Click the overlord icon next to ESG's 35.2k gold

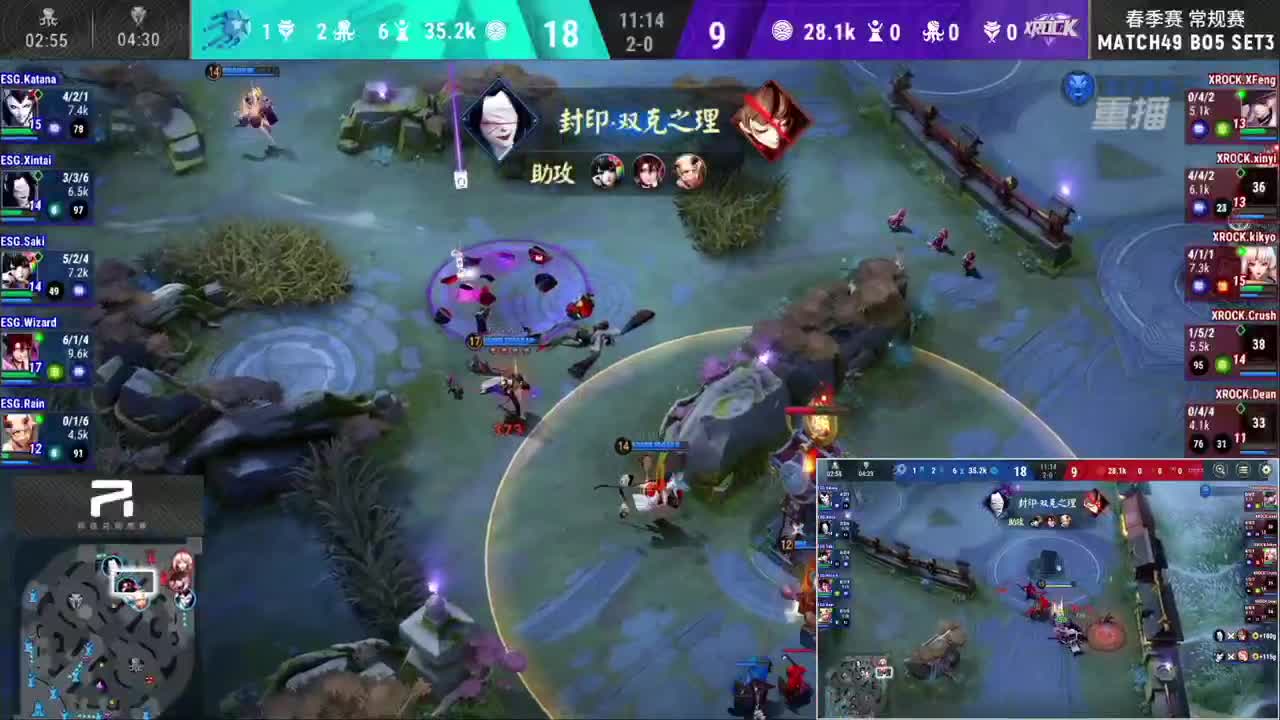(x=496, y=31)
